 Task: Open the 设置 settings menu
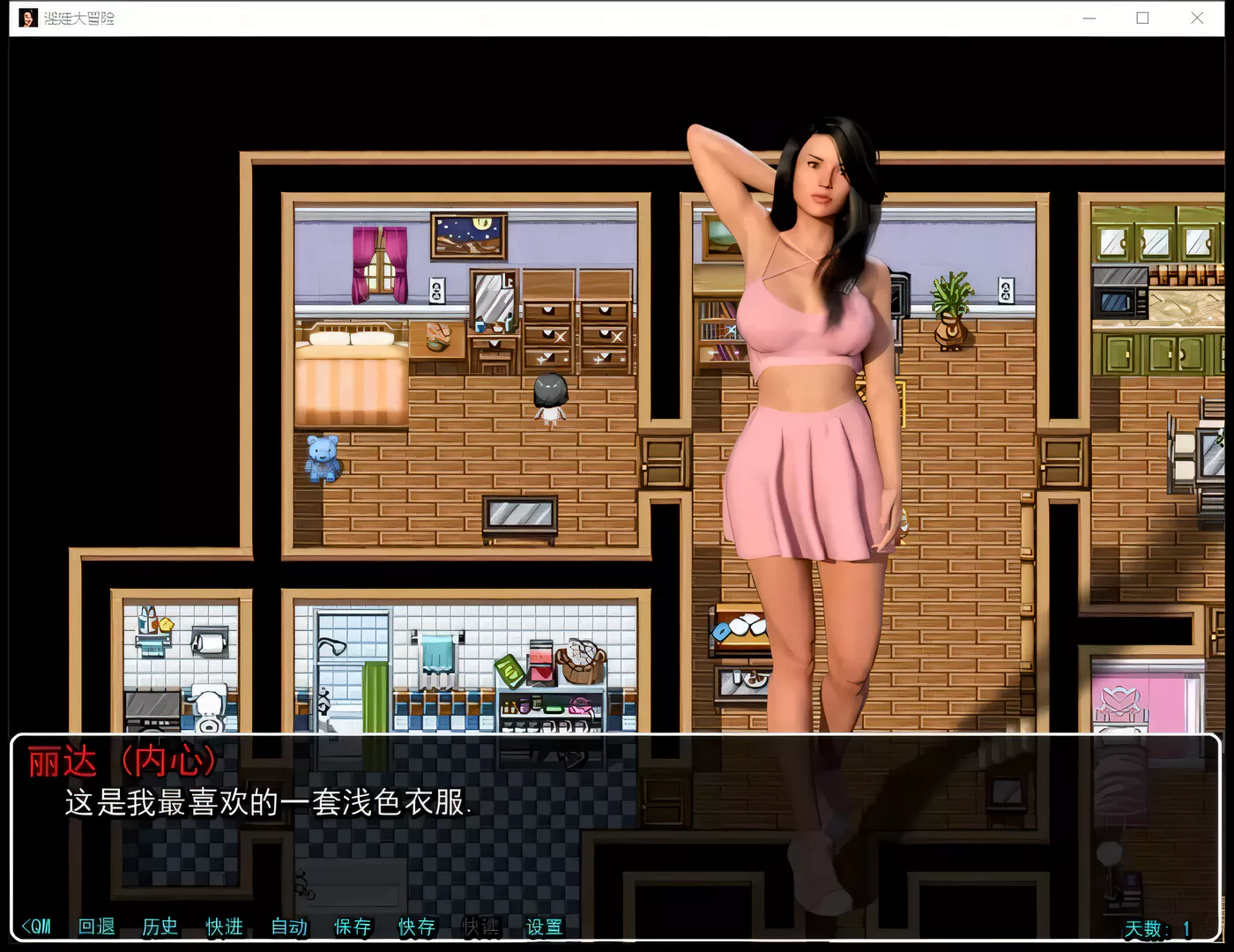point(545,926)
